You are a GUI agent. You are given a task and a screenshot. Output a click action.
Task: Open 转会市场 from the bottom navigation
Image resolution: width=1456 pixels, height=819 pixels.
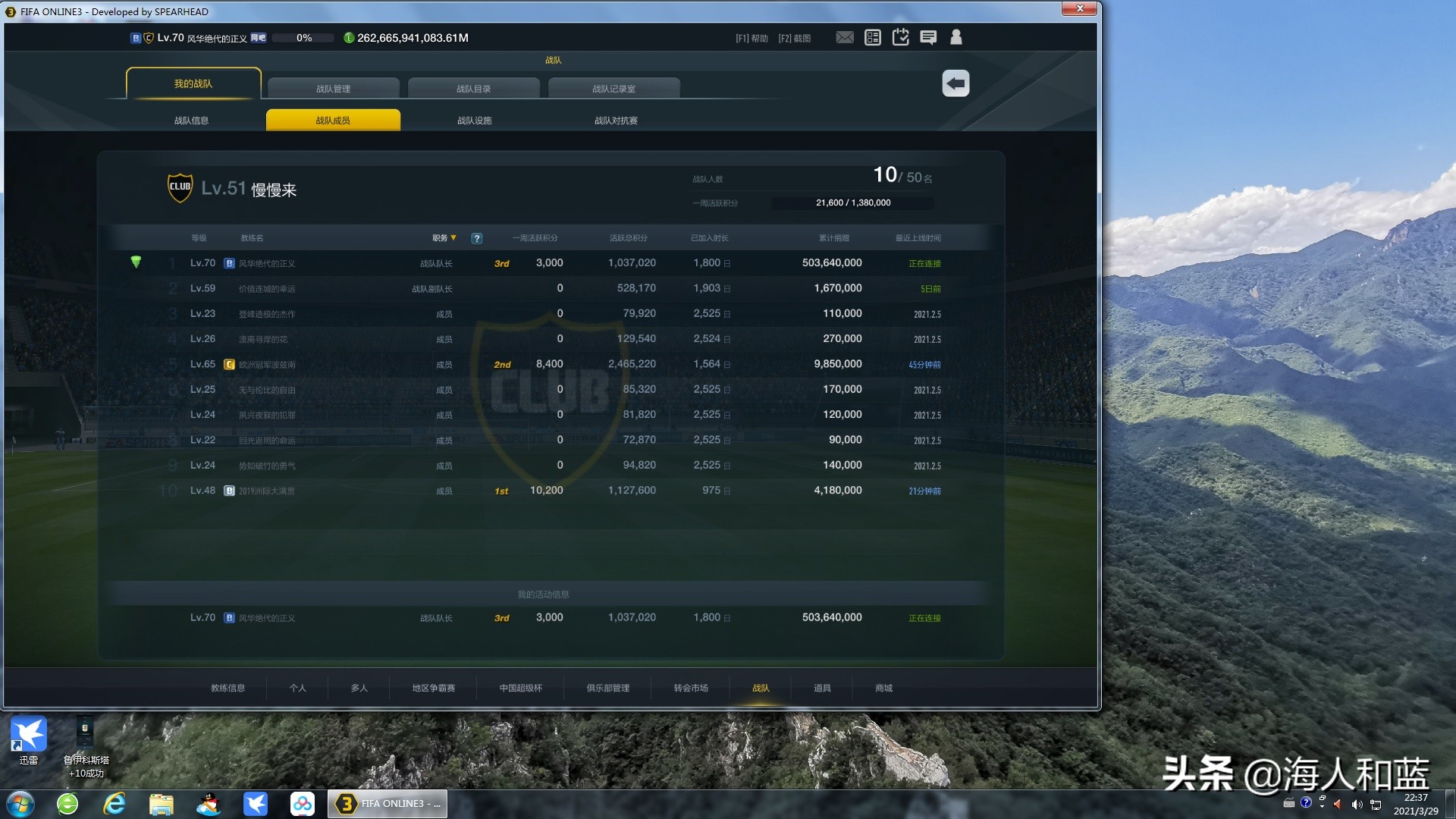(689, 688)
